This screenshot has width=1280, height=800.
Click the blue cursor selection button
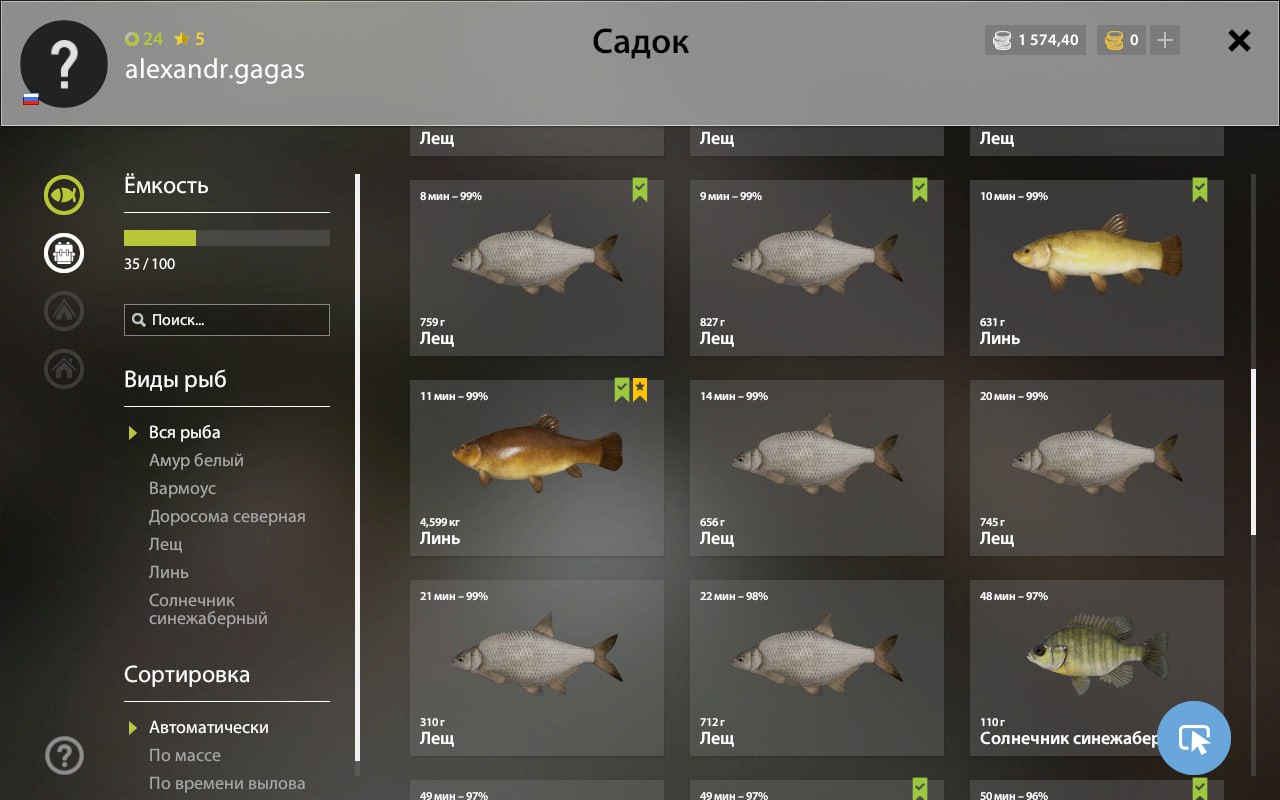1194,739
